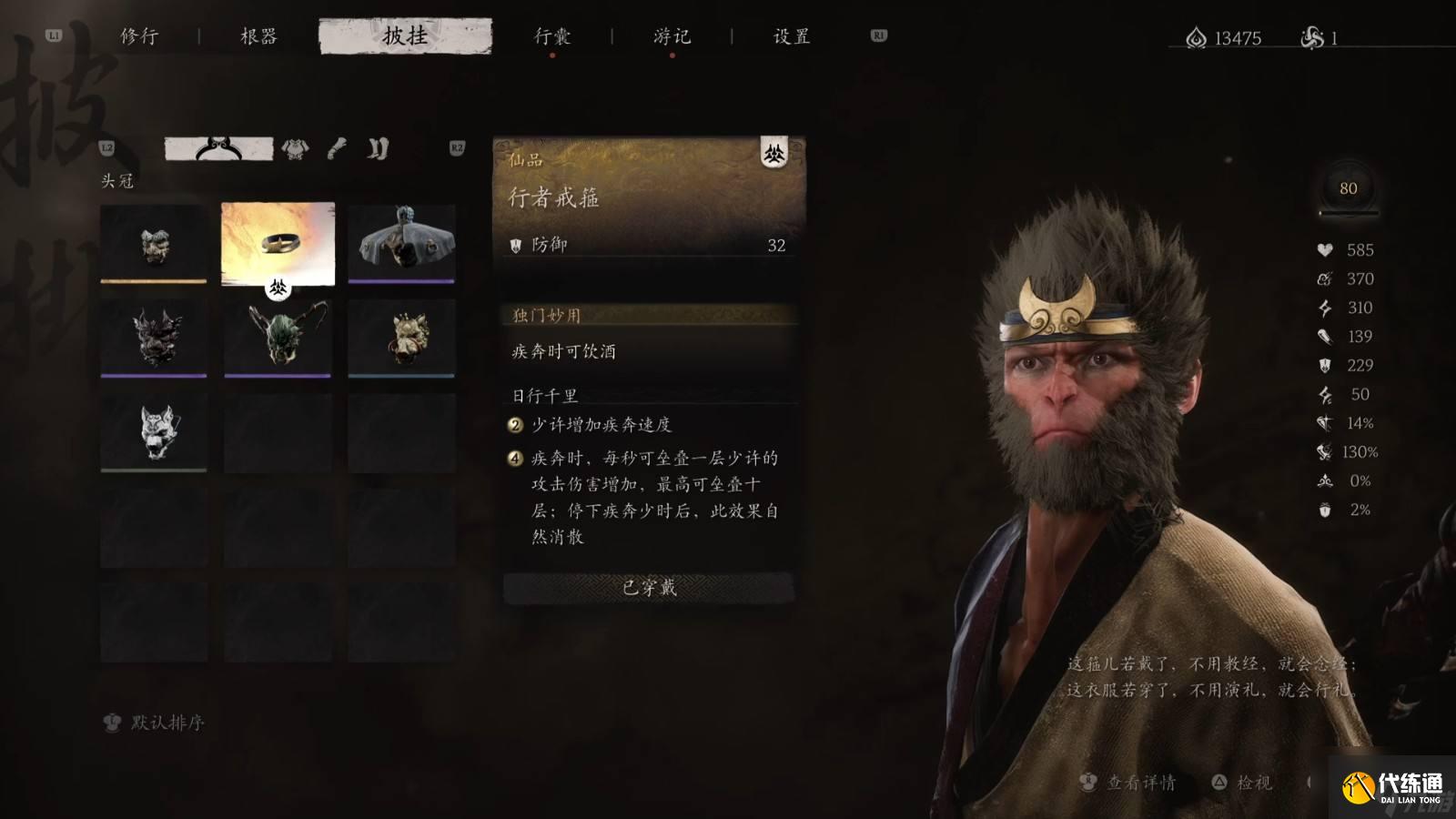Select the equipped 行者戒箍 headband thumbnail
This screenshot has width=1456, height=819.
point(278,244)
